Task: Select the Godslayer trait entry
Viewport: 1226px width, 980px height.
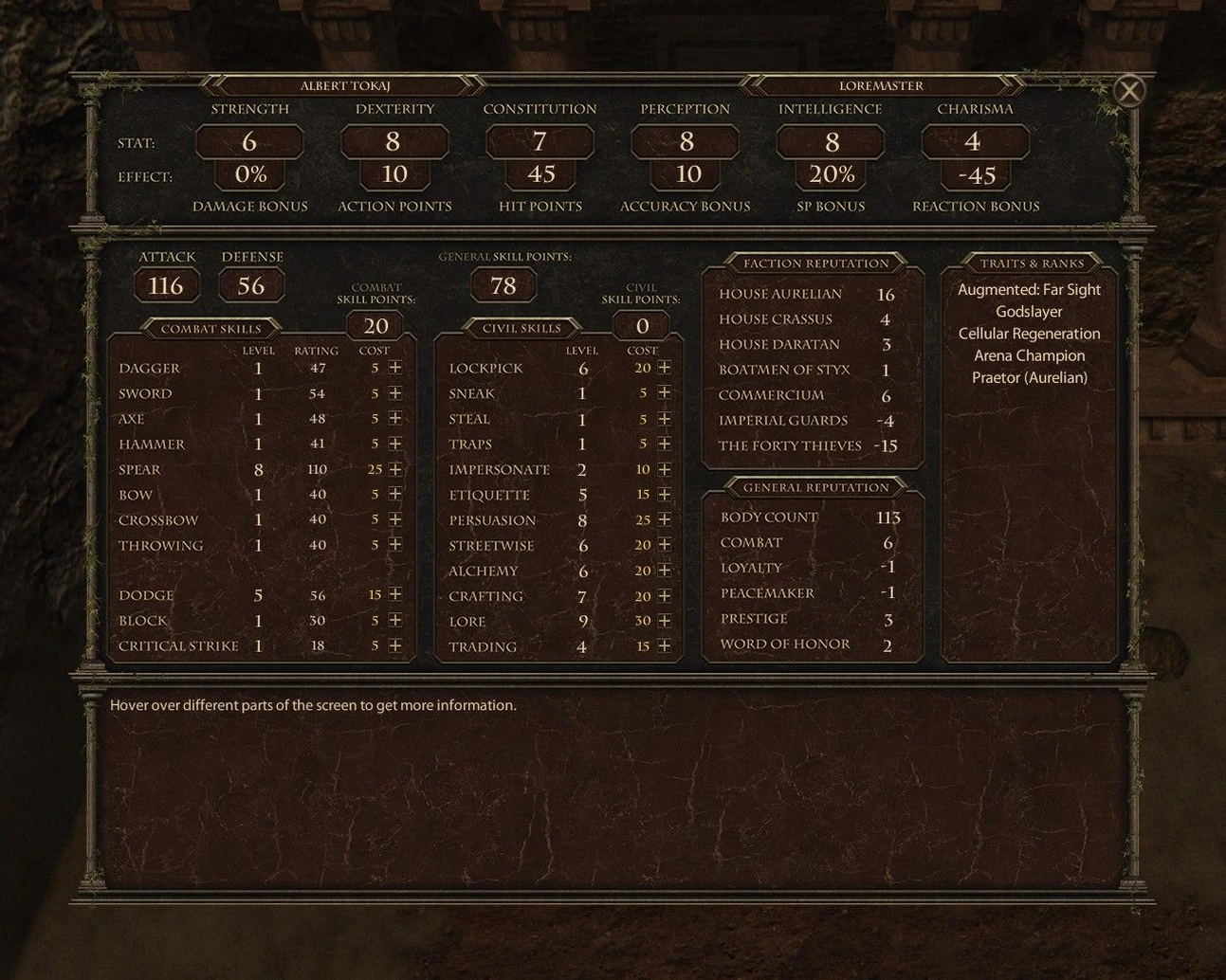Action: (x=1029, y=312)
